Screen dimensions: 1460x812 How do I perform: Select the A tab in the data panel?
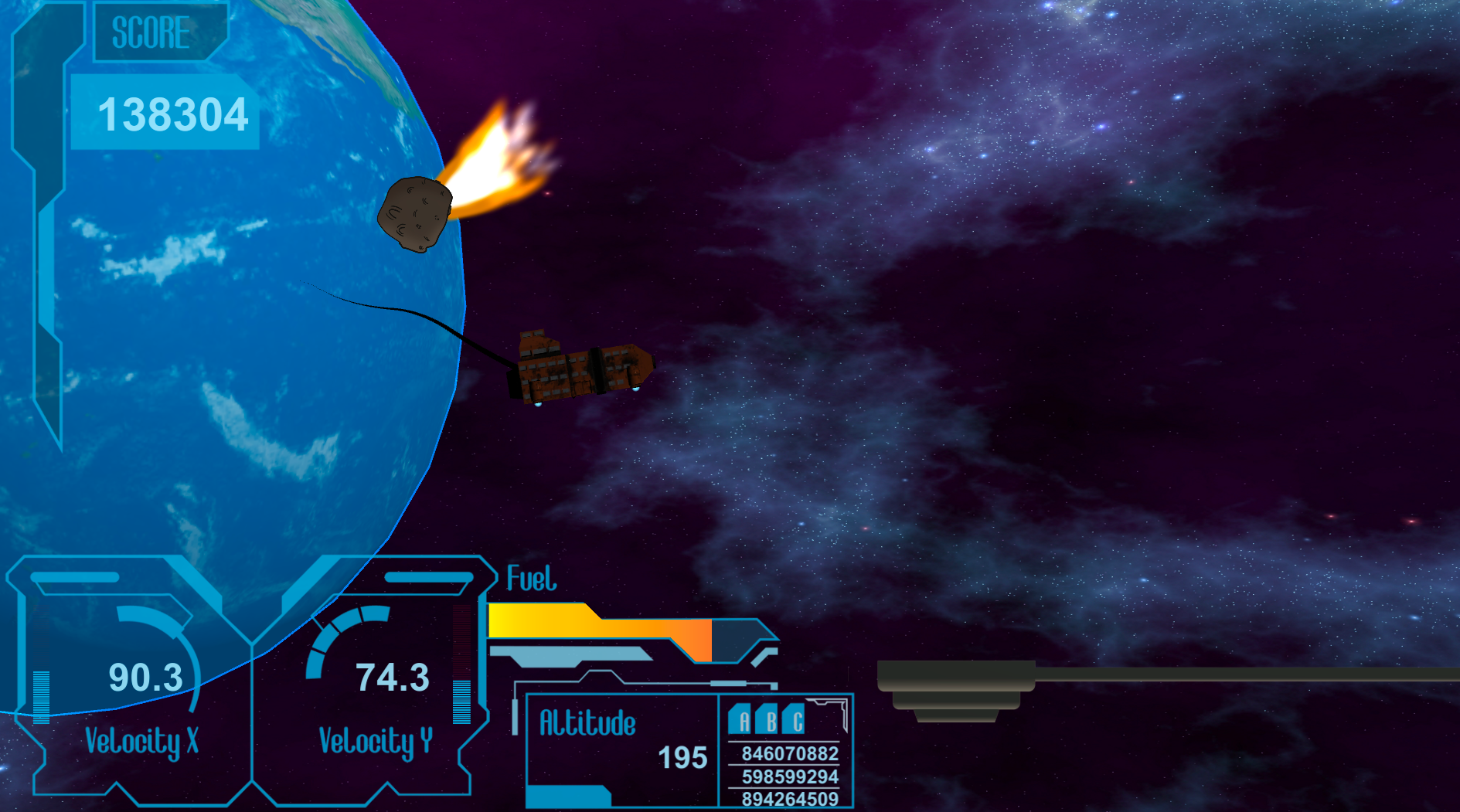741,720
